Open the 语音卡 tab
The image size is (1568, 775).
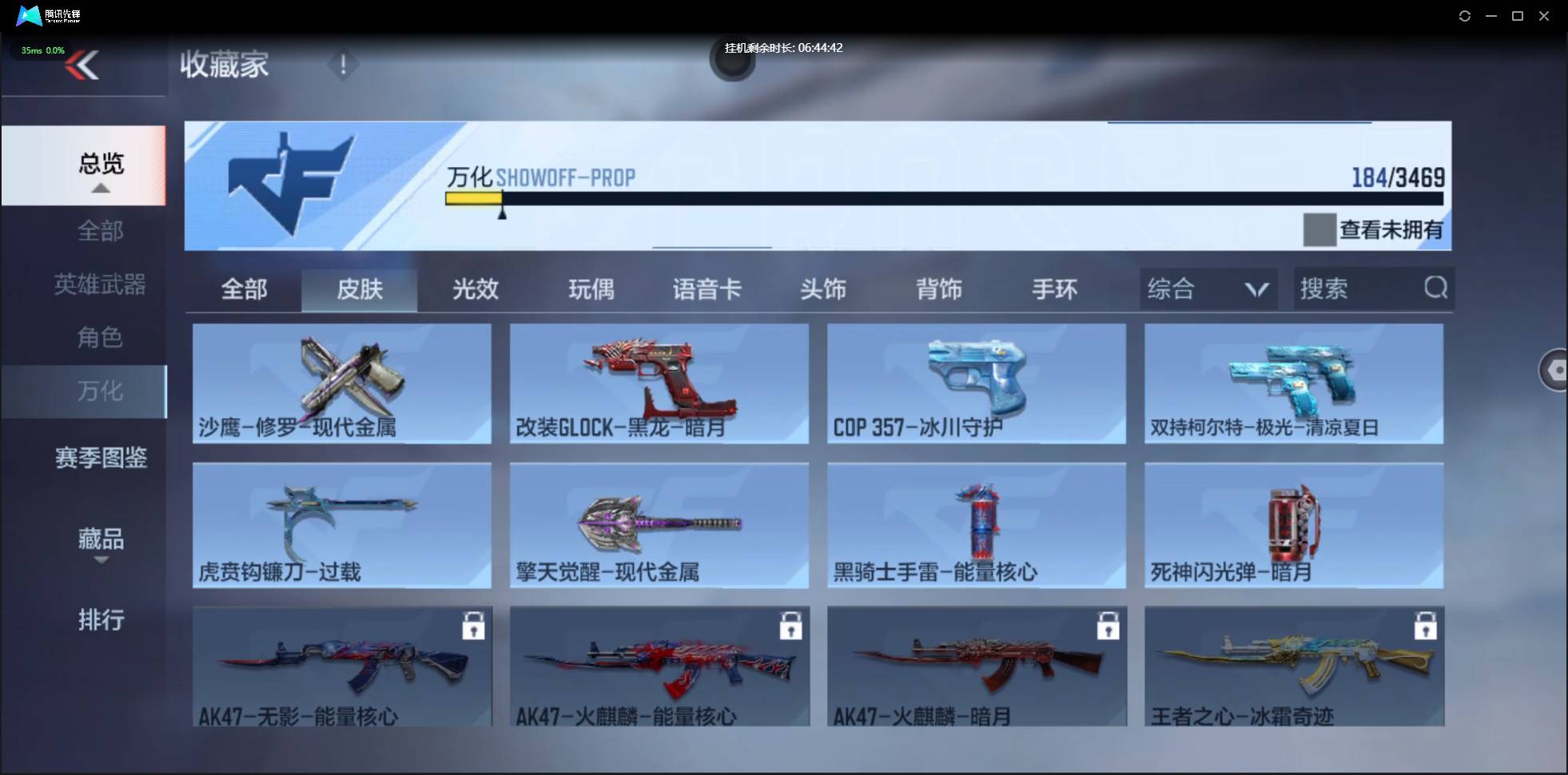tap(706, 289)
